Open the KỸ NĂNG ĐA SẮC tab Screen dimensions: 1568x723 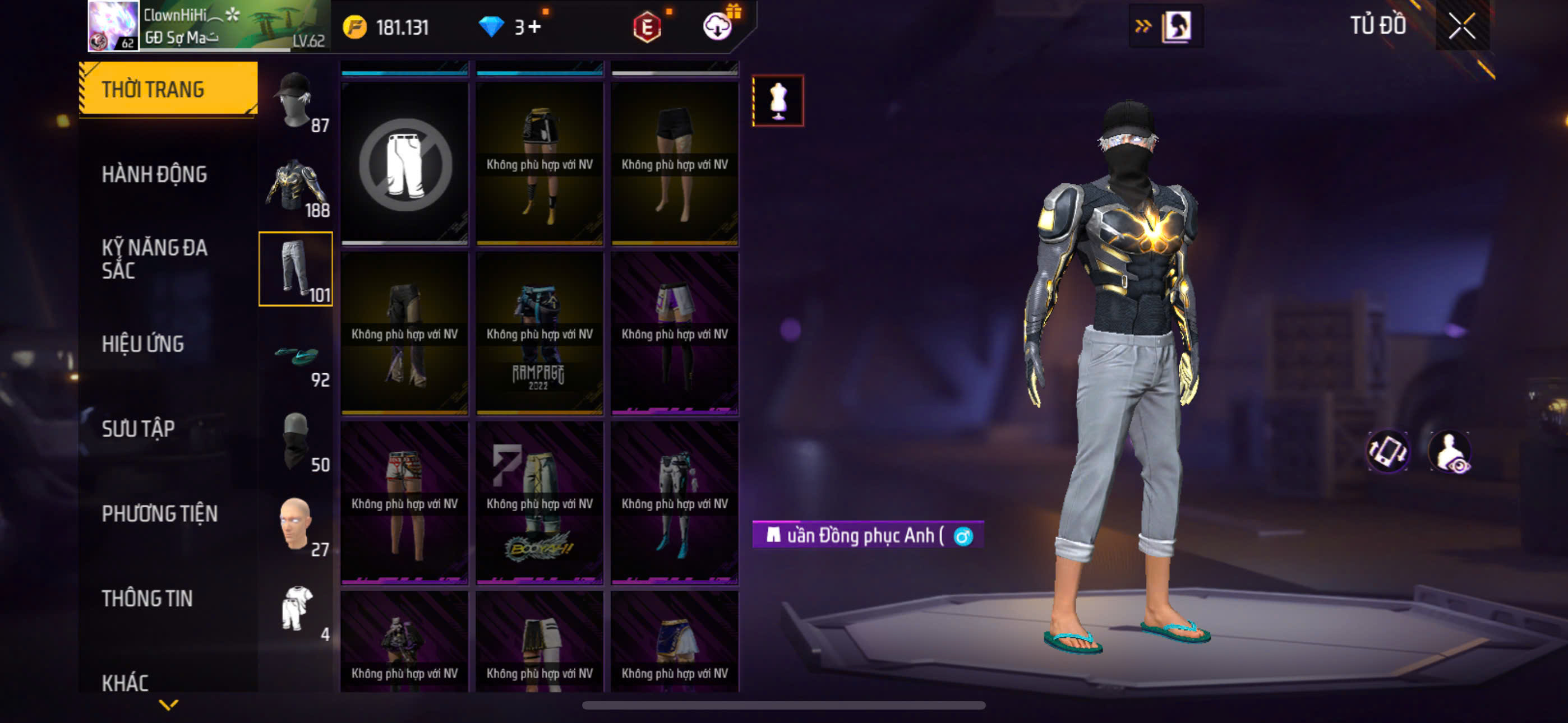click(x=155, y=258)
